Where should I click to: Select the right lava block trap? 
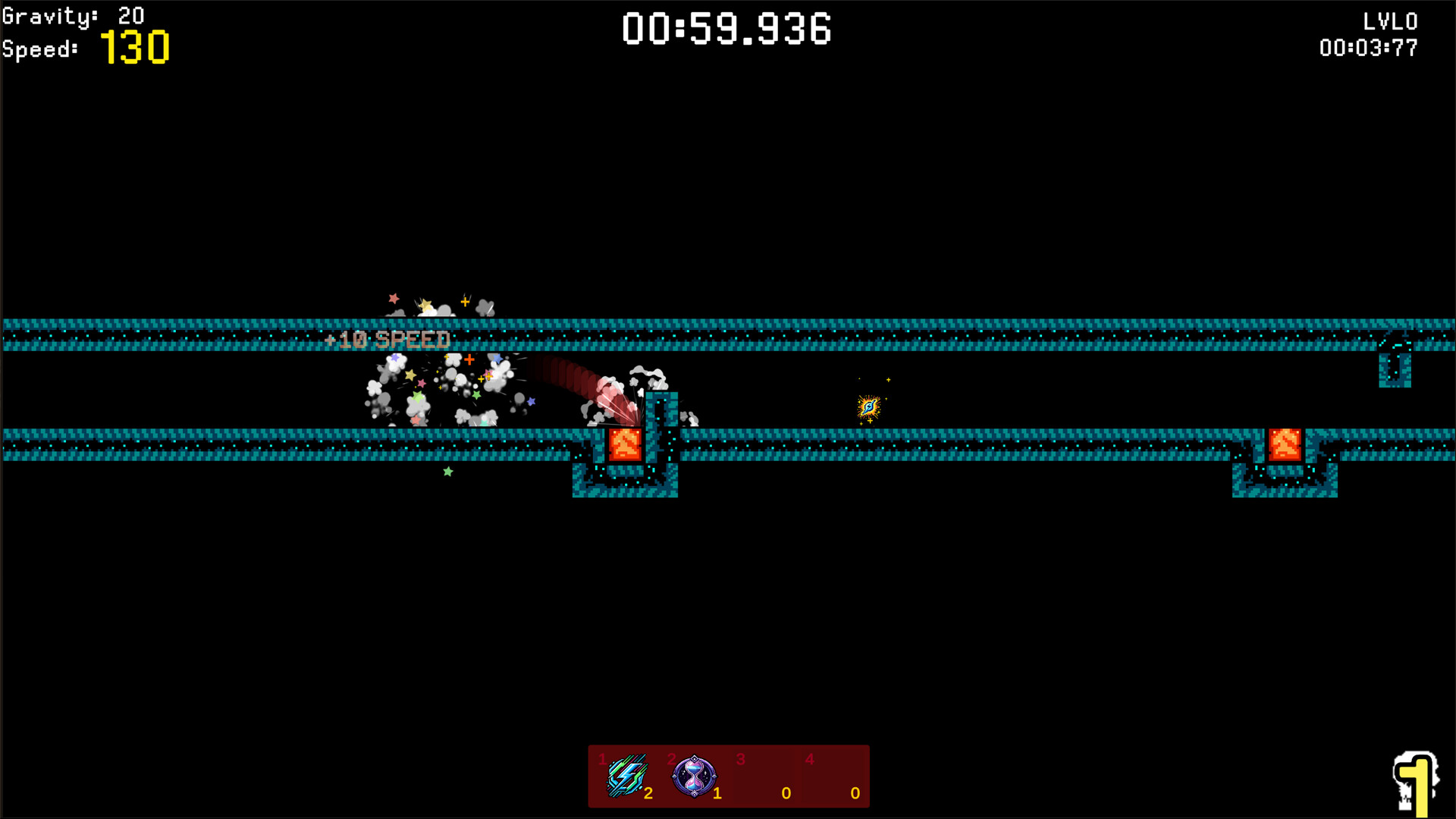pyautogui.click(x=1284, y=444)
